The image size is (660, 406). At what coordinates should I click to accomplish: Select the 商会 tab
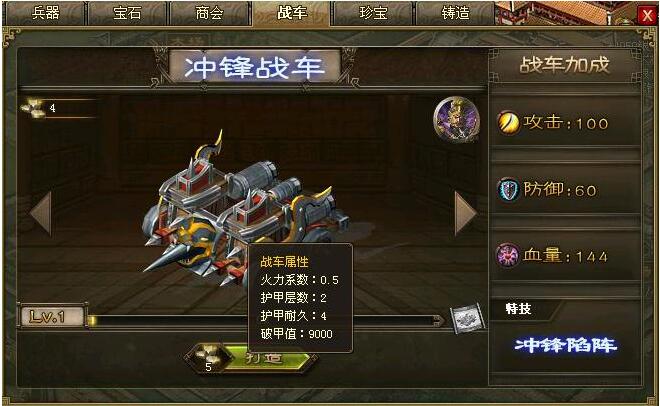[x=210, y=13]
